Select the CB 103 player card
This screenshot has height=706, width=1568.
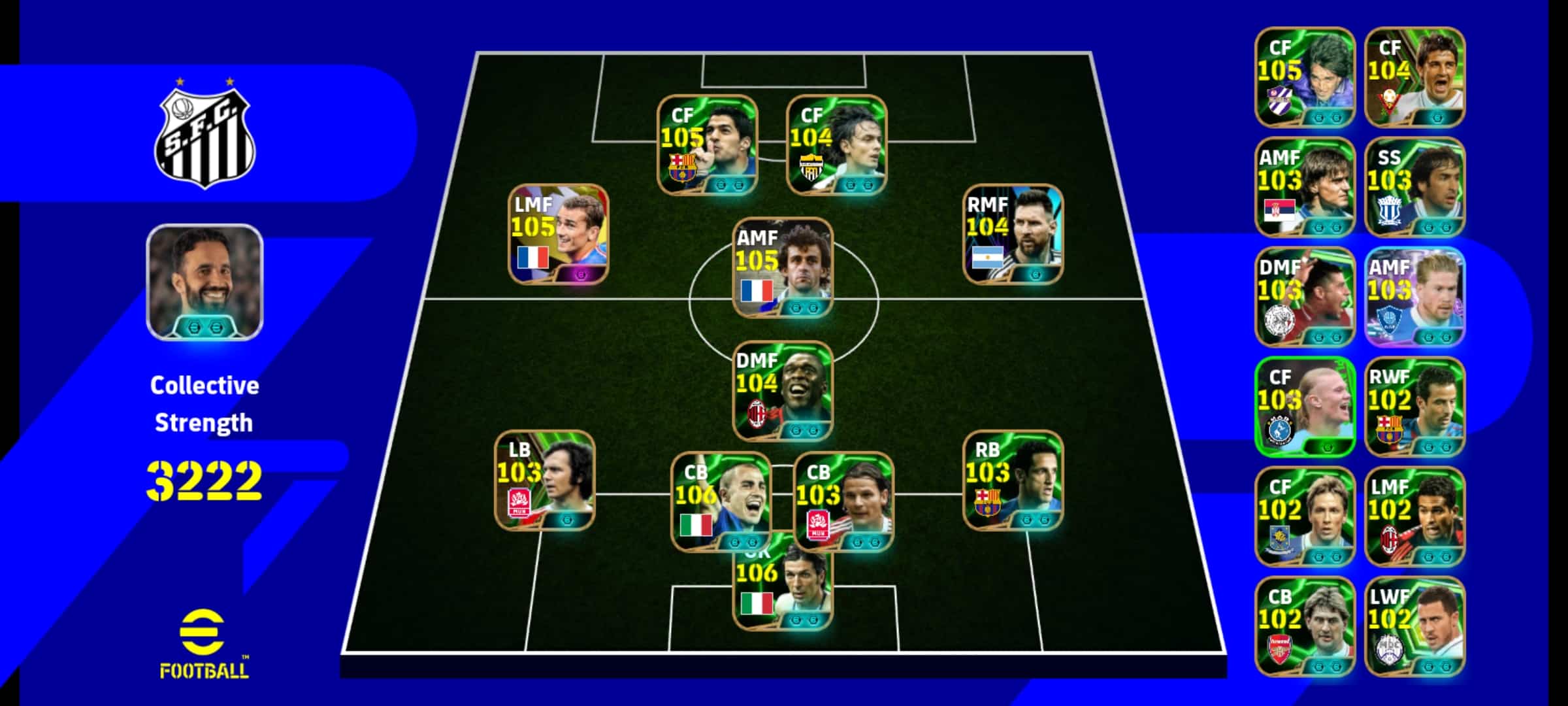[x=843, y=501]
